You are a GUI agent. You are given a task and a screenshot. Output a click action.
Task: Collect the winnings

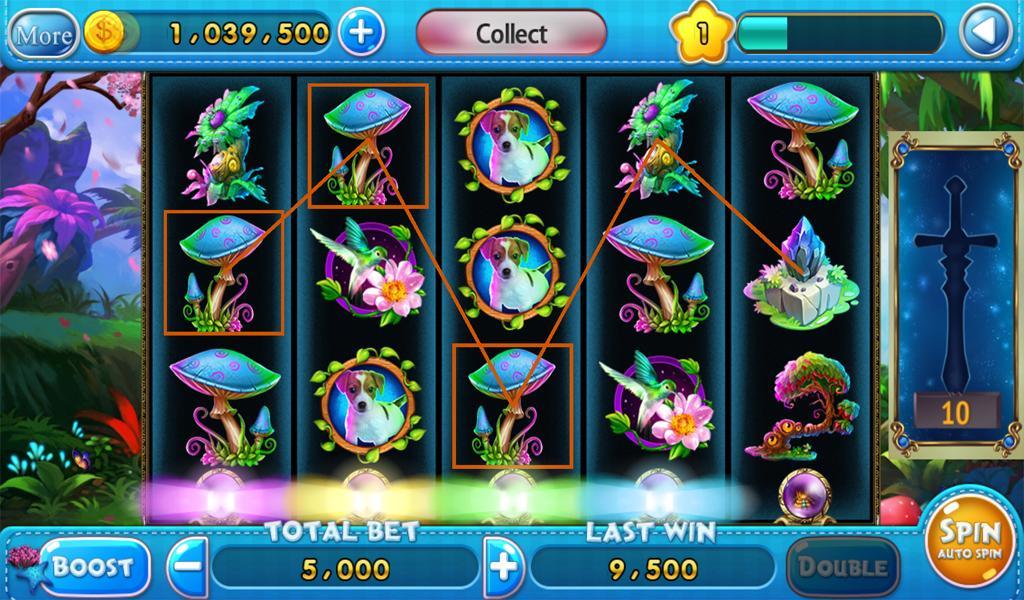(511, 33)
